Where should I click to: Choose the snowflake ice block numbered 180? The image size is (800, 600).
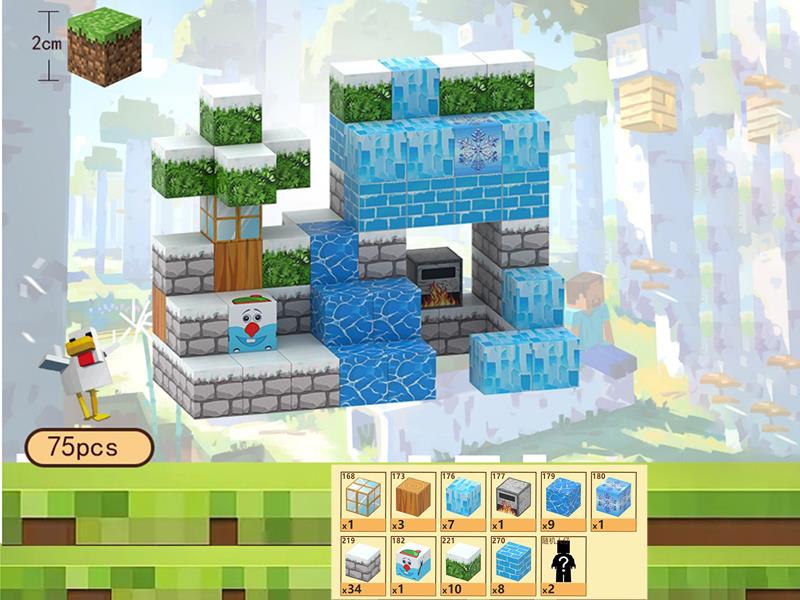(x=612, y=499)
